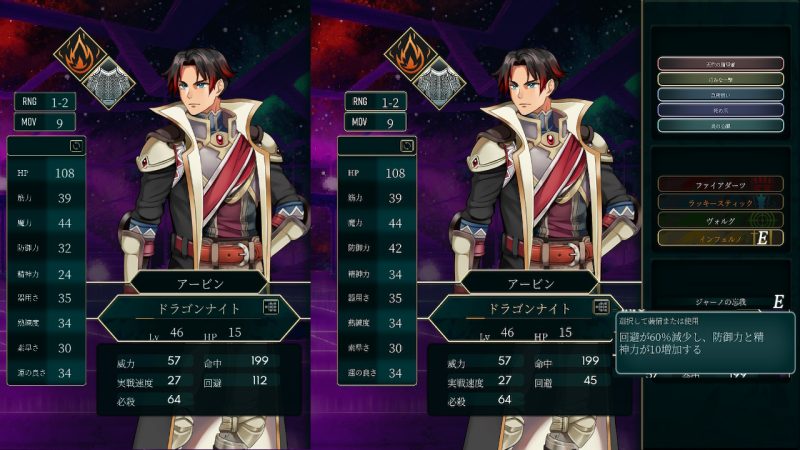Image resolution: width=800 pixels, height=450 pixels.
Task: Select the ジャーノの忠義 equipped item
Action: [722, 300]
